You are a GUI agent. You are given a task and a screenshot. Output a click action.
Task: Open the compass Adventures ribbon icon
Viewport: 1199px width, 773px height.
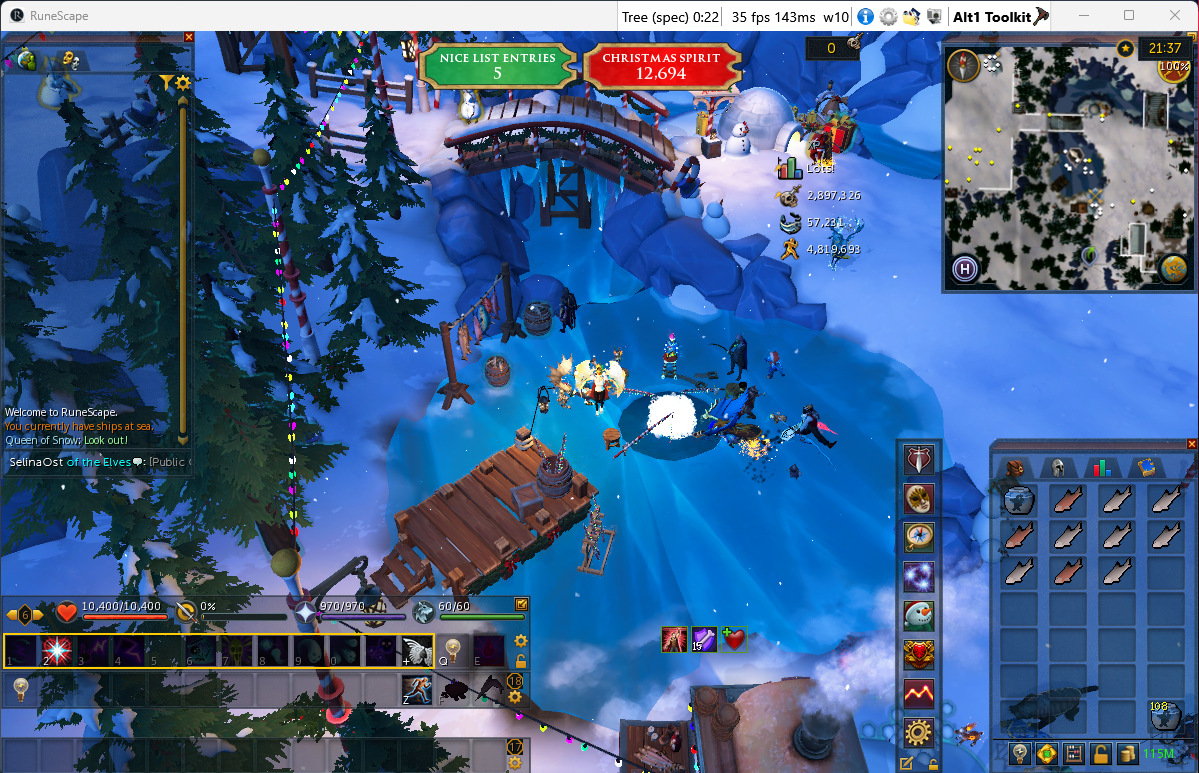click(x=918, y=537)
